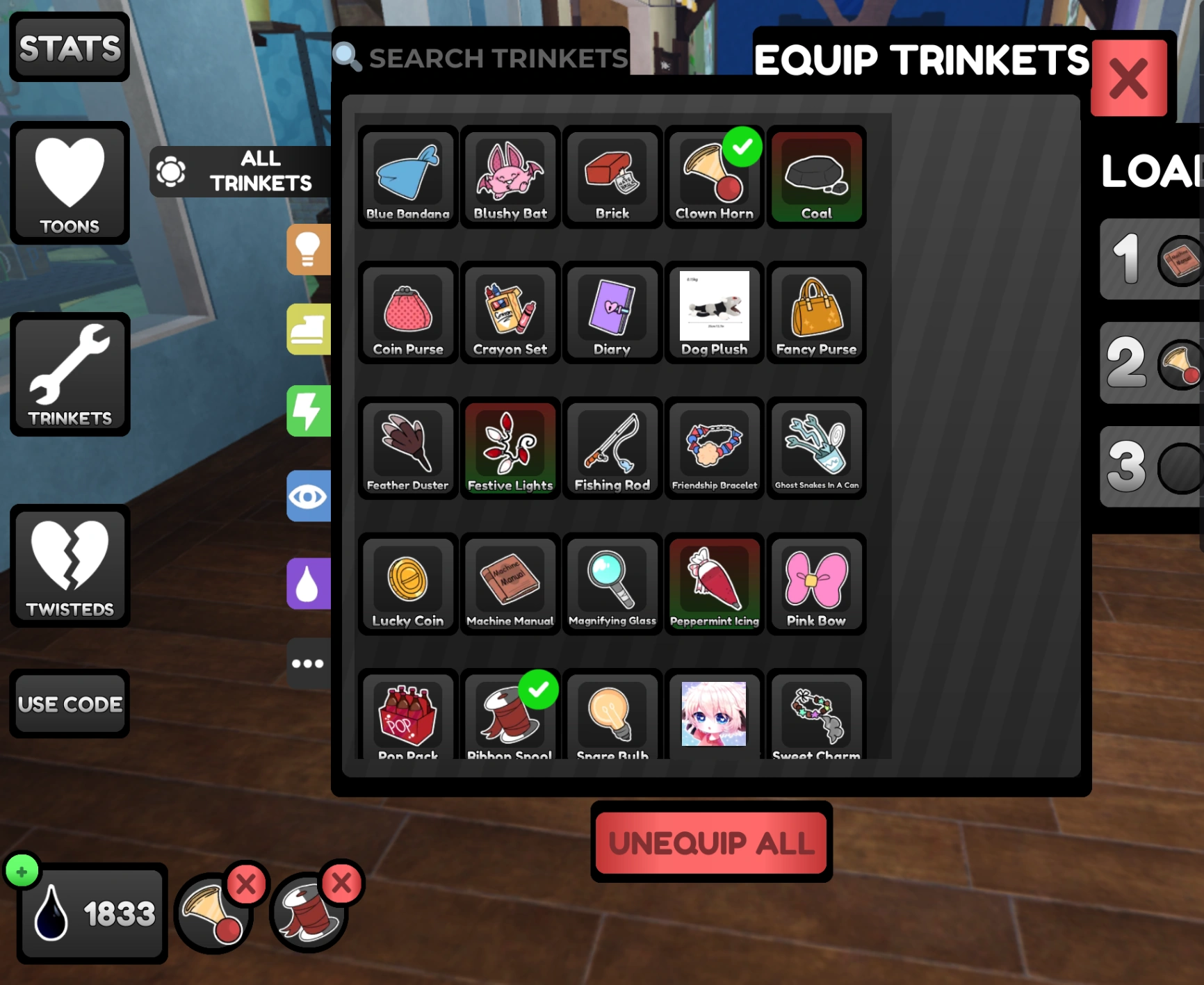
Task: Unequip the equipped Ribbon Spool trinket
Action: pos(341,885)
